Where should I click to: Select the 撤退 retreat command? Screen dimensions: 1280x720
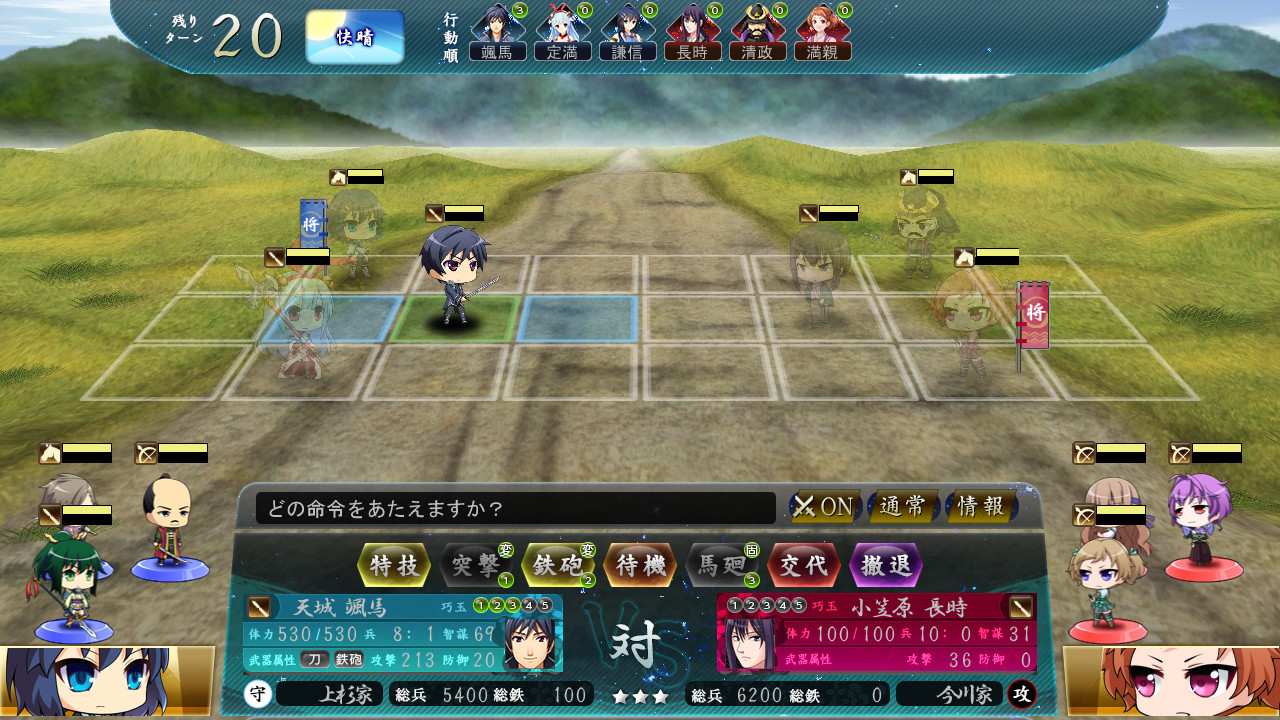[886, 565]
